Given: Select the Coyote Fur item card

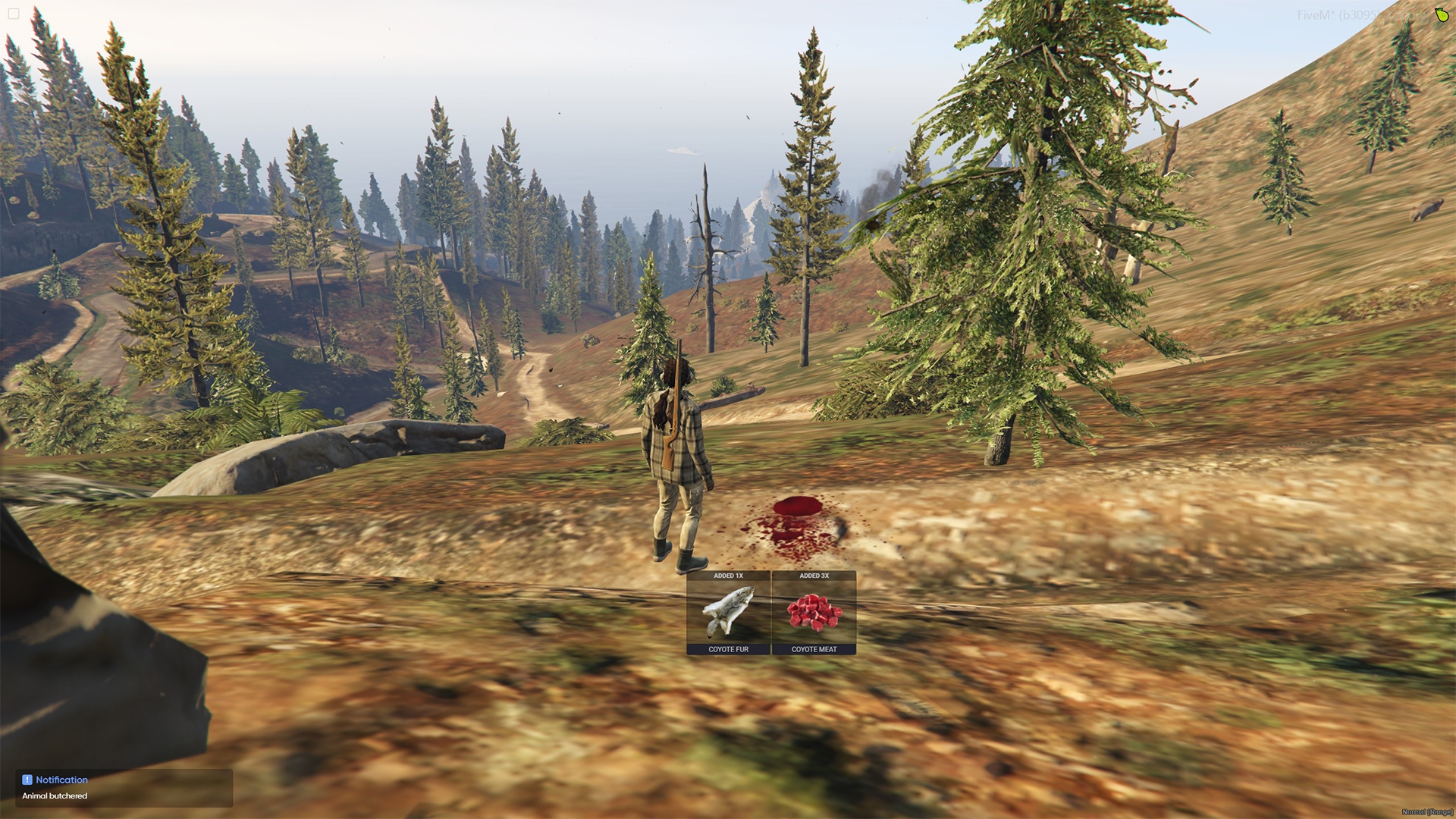Looking at the screenshot, I should tap(728, 613).
